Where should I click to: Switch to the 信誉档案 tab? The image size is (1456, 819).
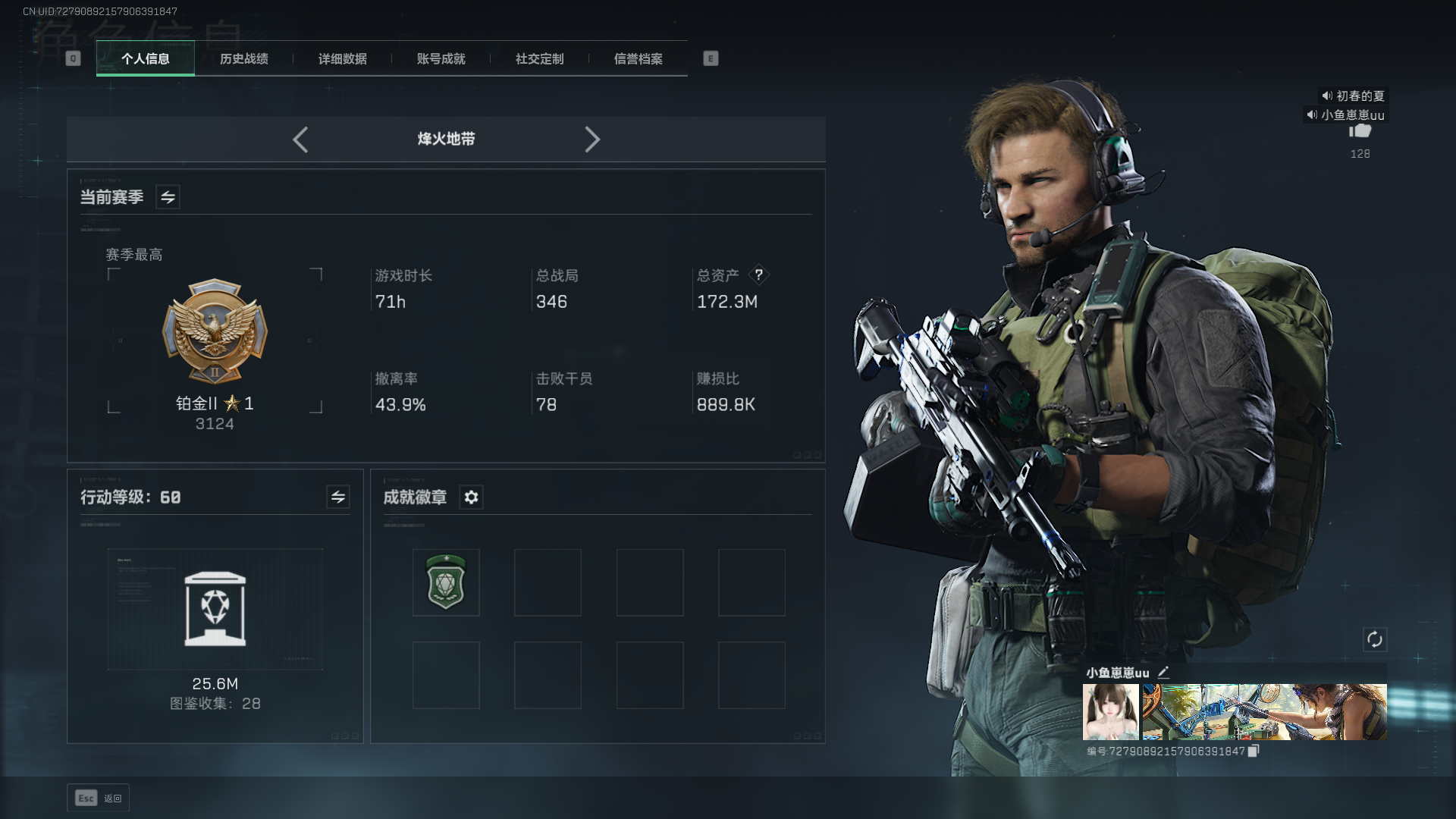tap(639, 59)
